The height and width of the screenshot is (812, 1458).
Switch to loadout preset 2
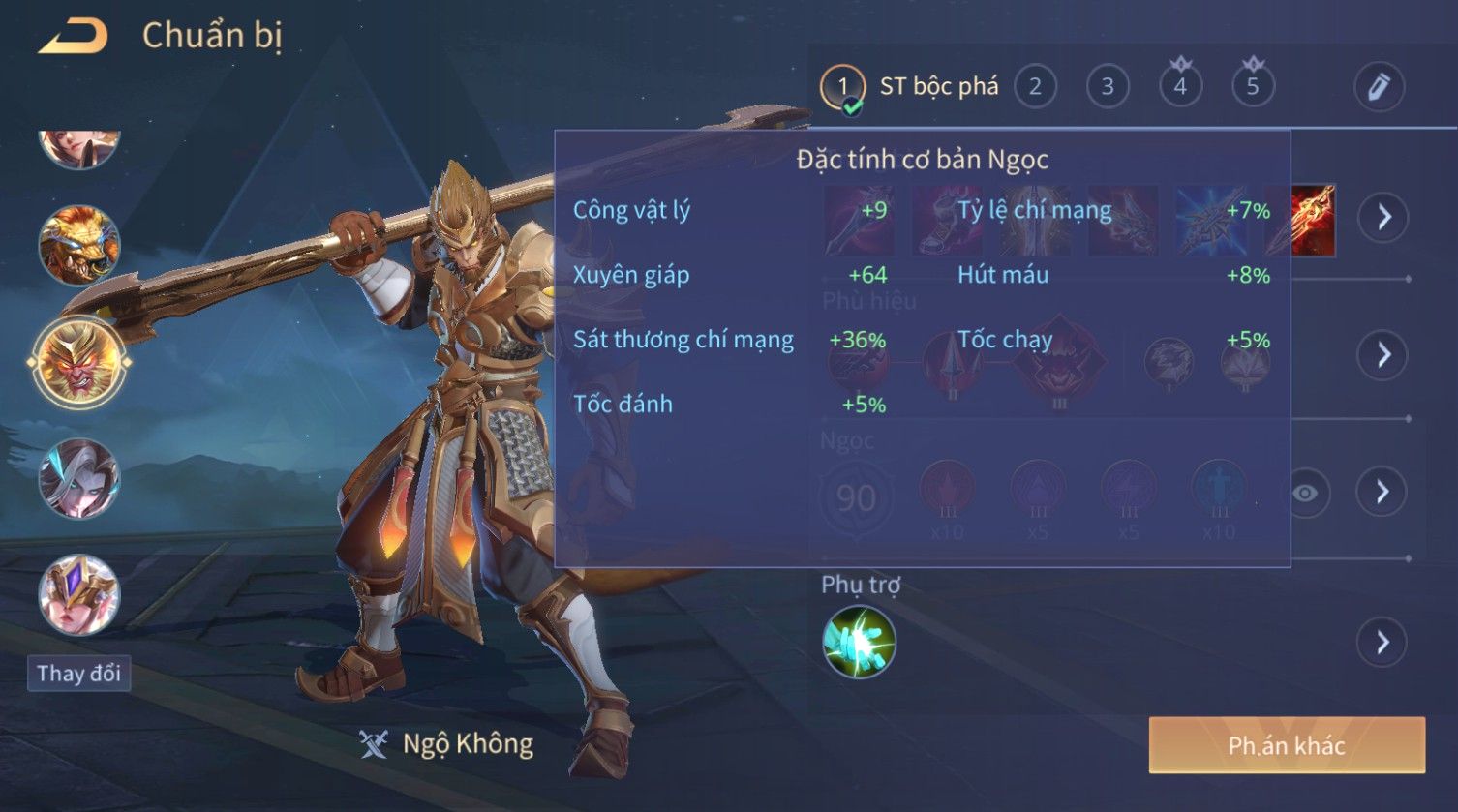[x=1035, y=87]
